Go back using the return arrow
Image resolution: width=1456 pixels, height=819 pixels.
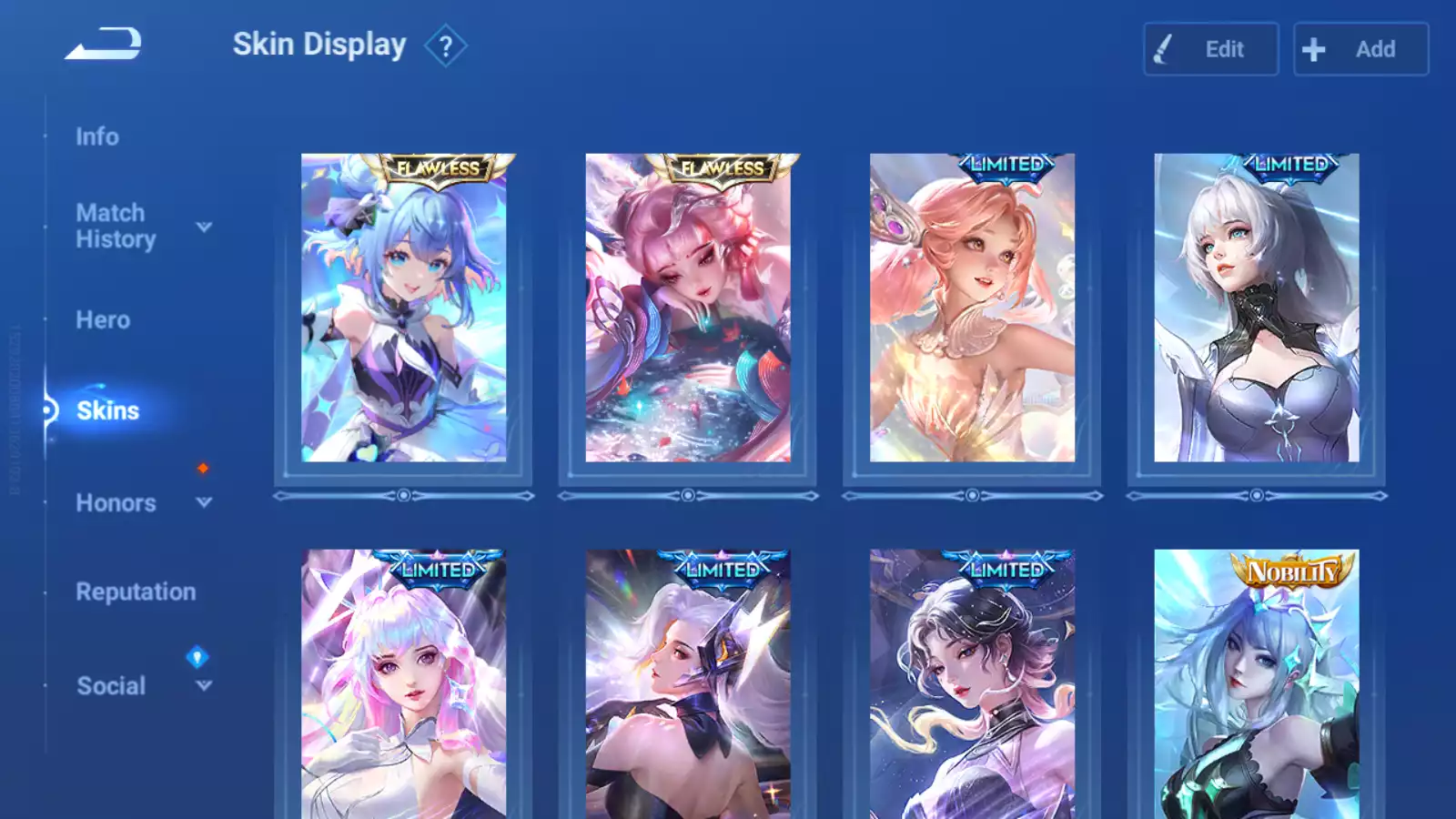pyautogui.click(x=104, y=44)
